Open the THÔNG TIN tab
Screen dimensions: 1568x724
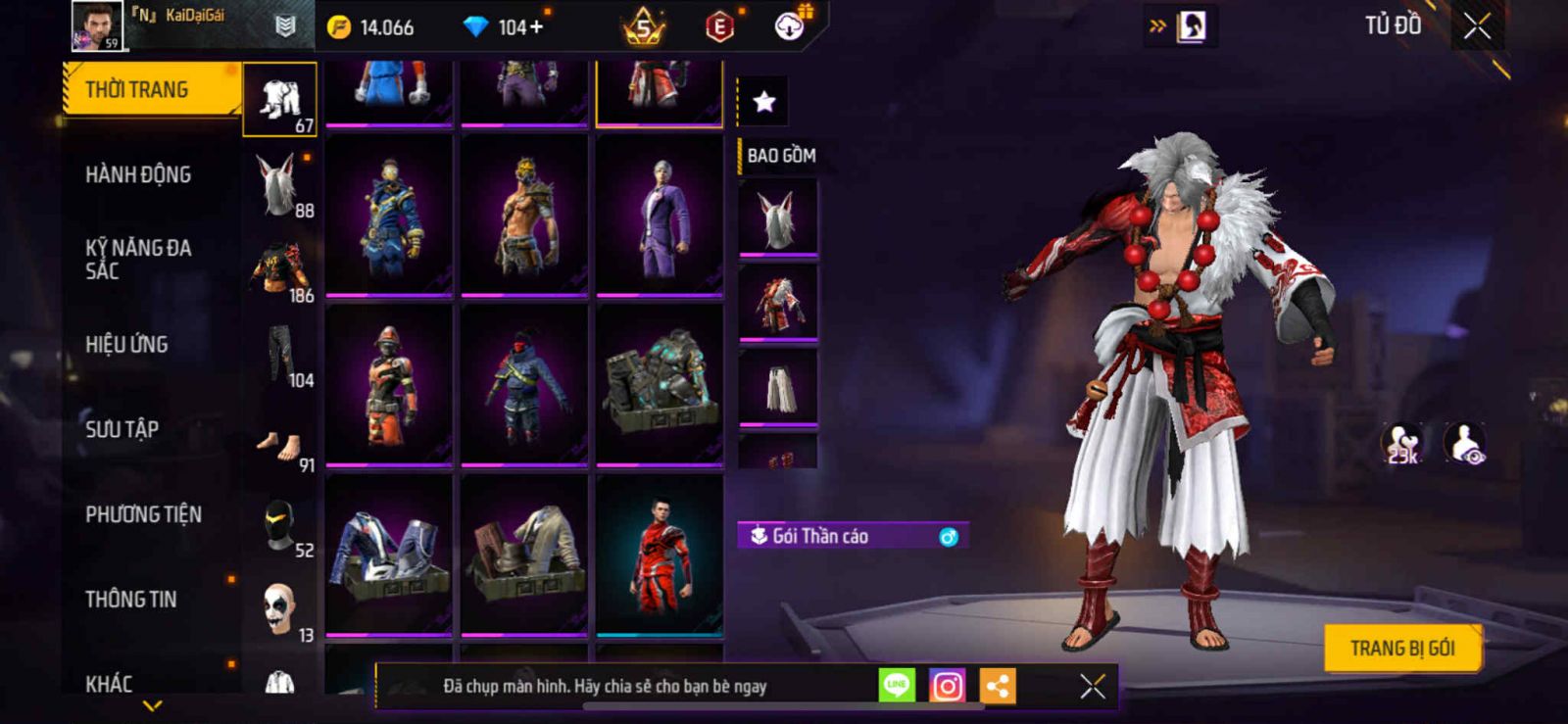click(130, 600)
